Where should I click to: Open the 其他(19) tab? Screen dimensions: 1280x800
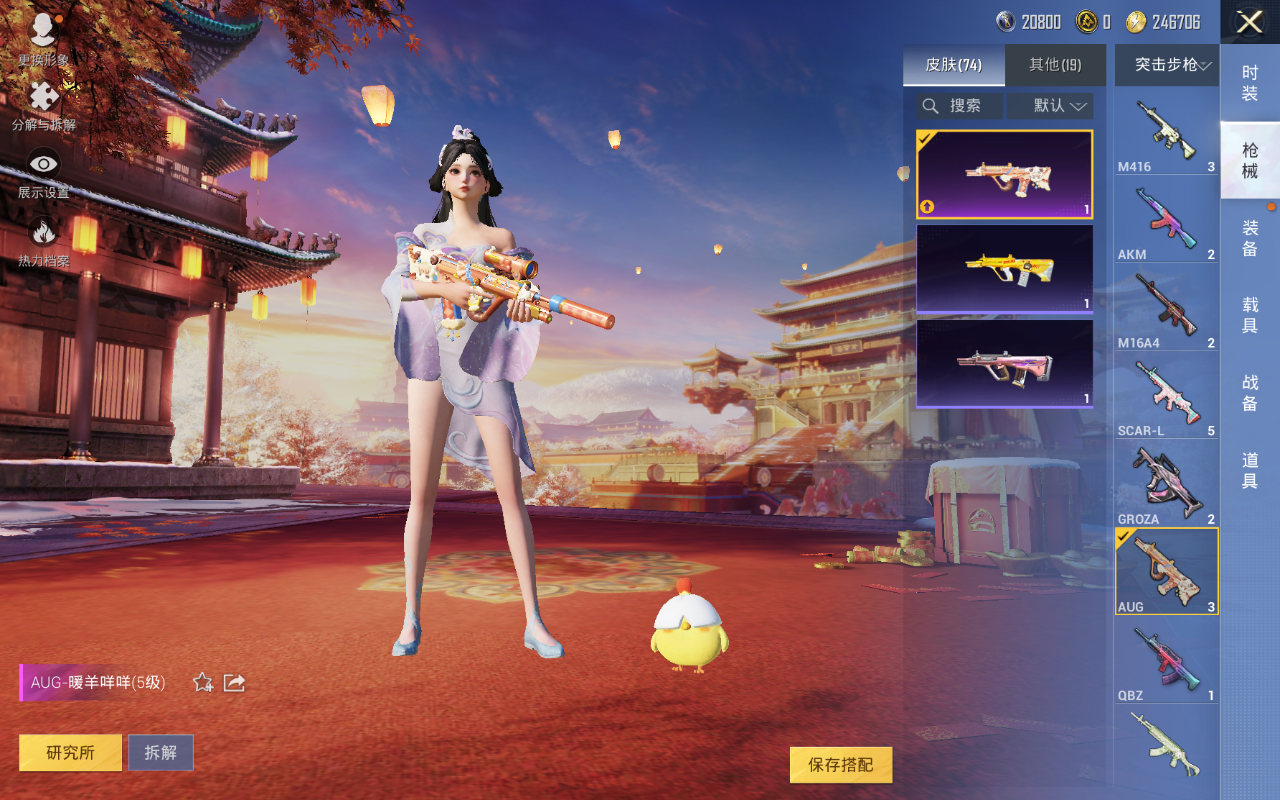[1055, 65]
